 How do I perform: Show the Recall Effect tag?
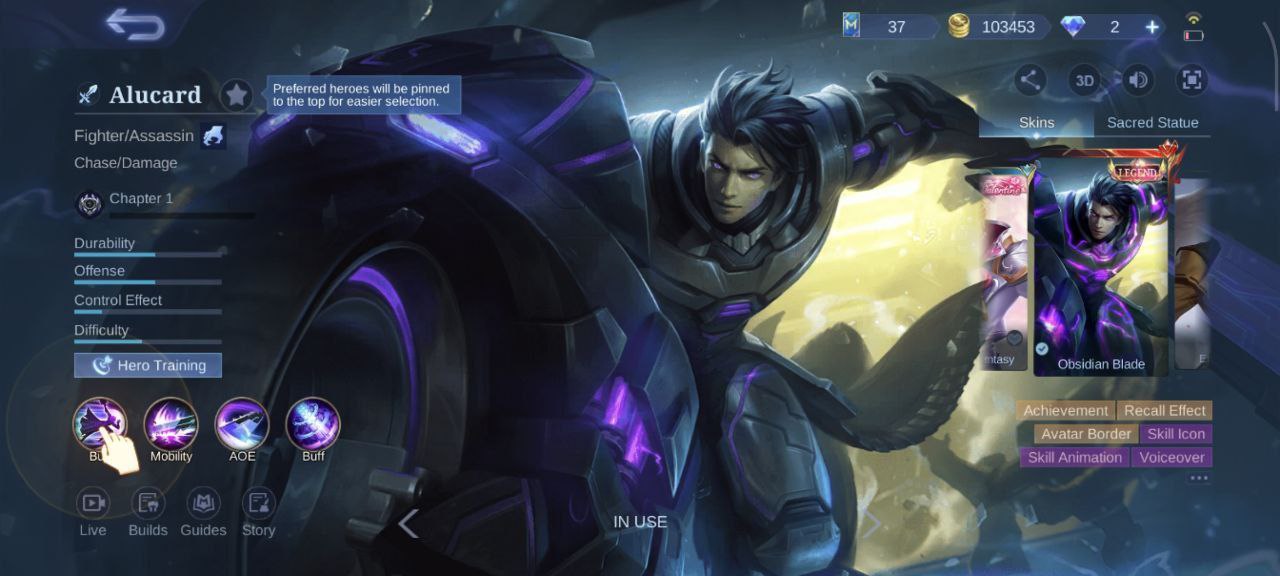1164,410
